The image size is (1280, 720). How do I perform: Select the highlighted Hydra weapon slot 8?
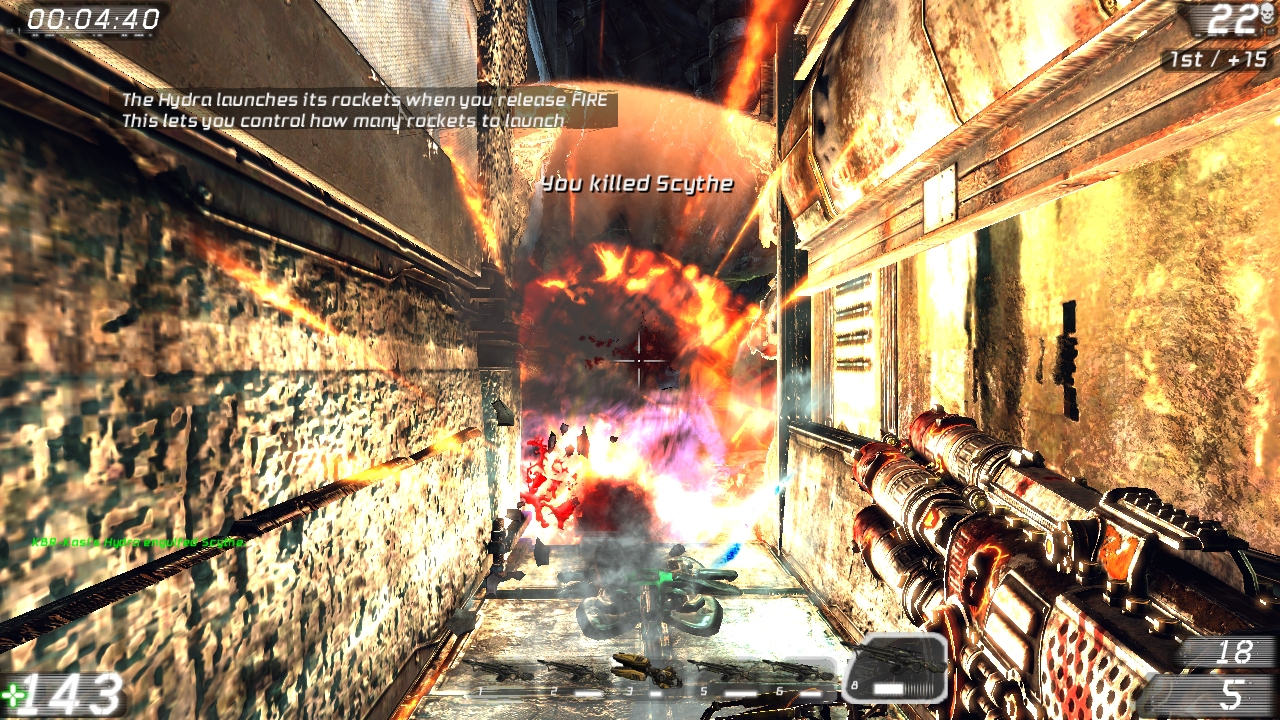(895, 665)
